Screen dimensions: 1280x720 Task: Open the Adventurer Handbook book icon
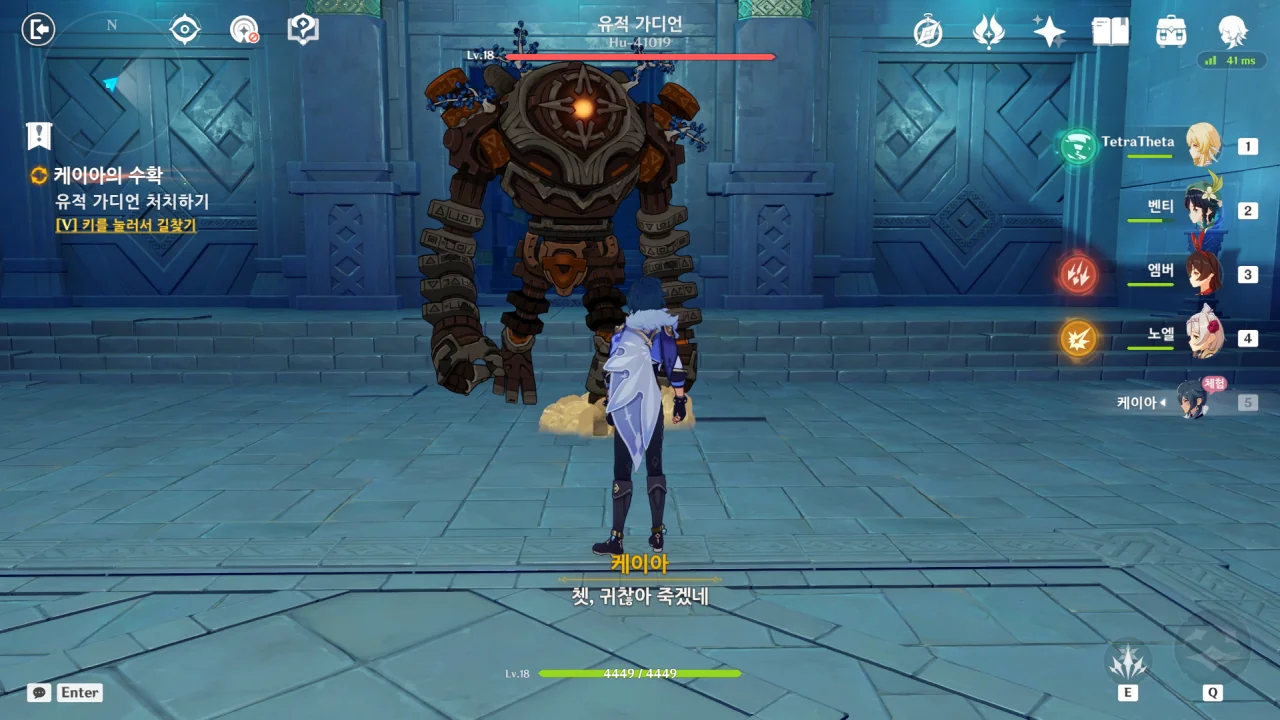[1110, 31]
